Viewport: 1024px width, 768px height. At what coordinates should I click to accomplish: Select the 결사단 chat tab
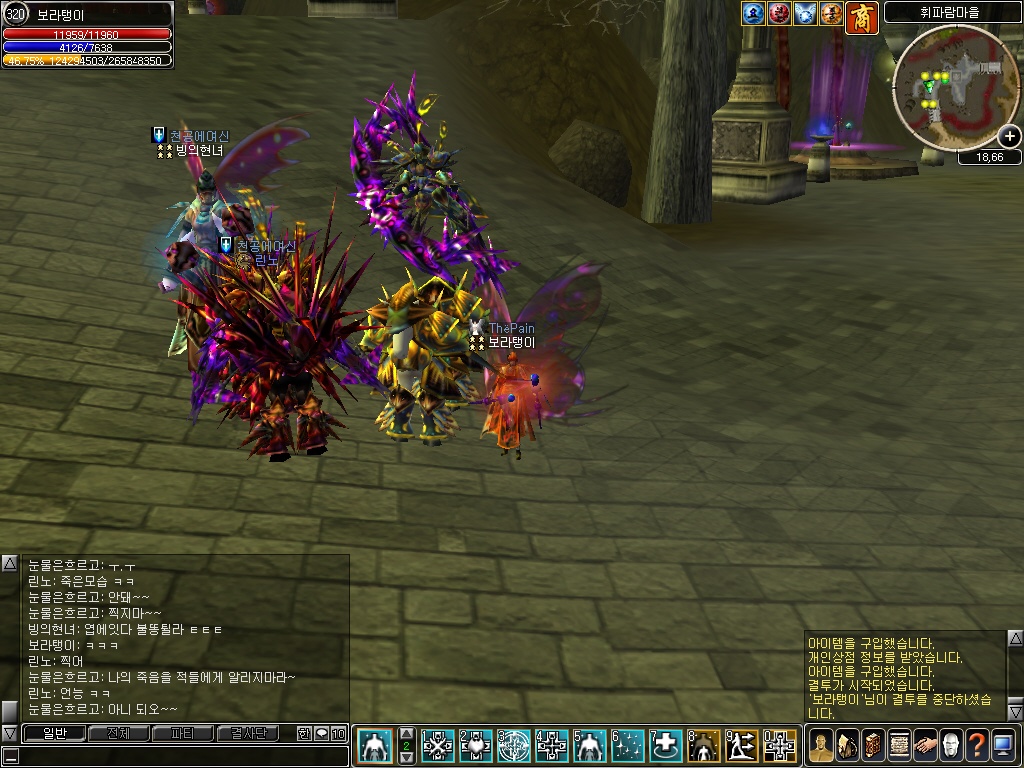tap(248, 733)
